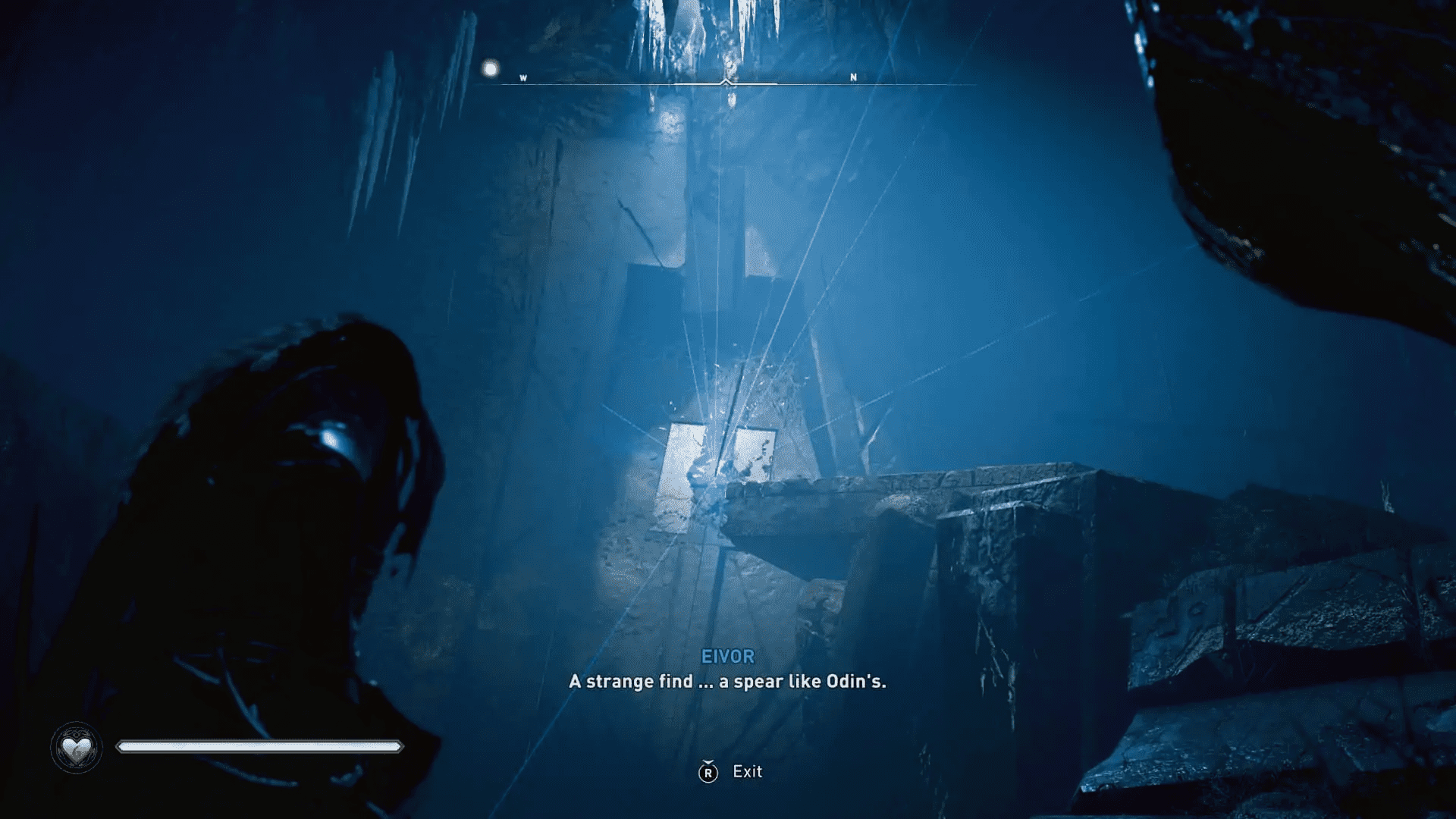This screenshot has height=819, width=1456.
Task: Click the small arrow above the R glyph
Action: pyautogui.click(x=708, y=760)
